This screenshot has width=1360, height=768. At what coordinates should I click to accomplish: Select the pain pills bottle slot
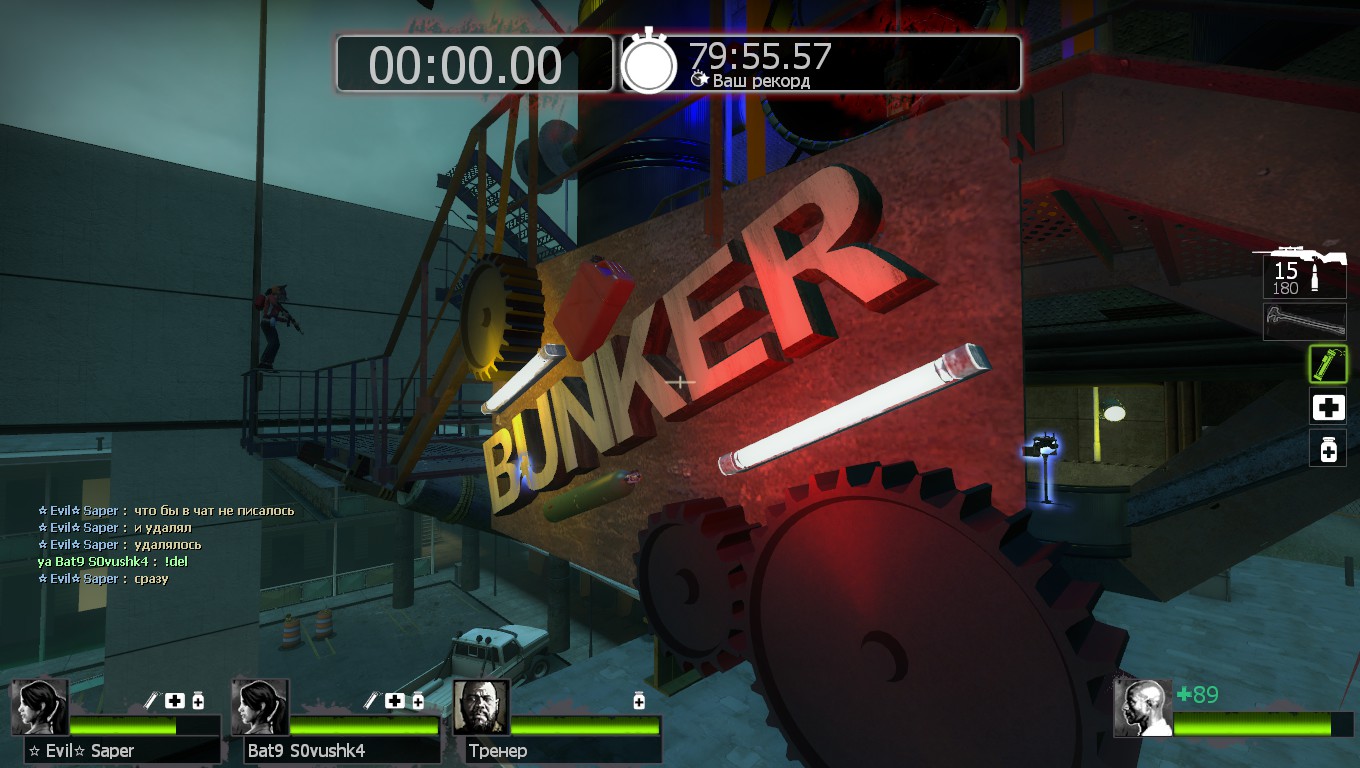(x=1328, y=449)
